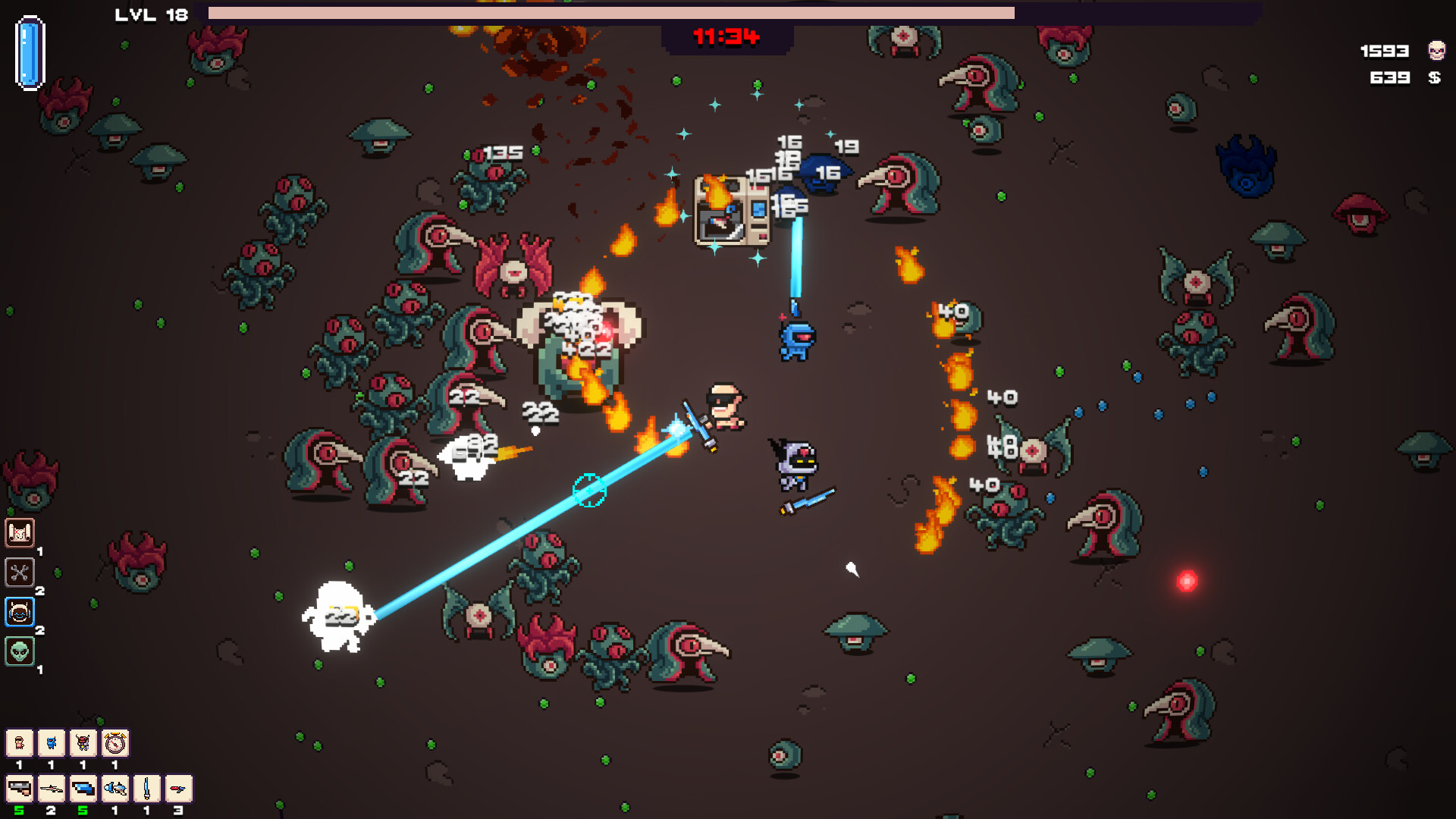
Task: Click the stopwatch consumable slot
Action: (x=114, y=743)
